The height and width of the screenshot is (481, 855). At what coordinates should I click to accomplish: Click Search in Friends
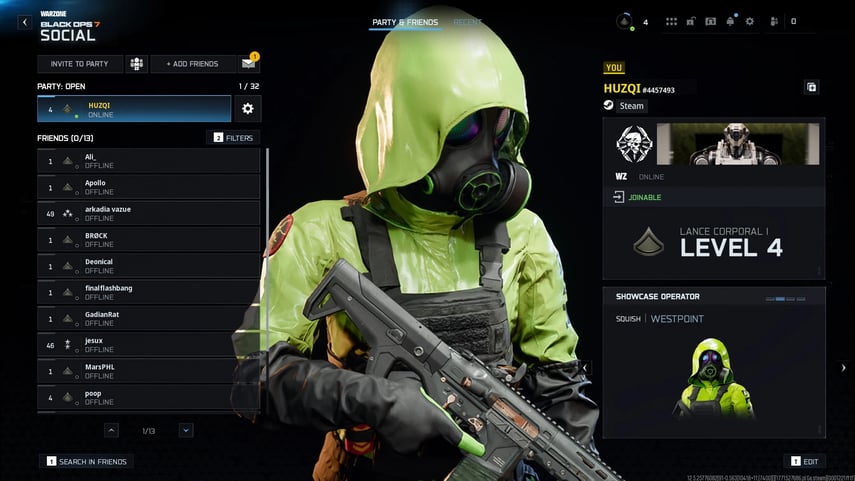coord(88,461)
